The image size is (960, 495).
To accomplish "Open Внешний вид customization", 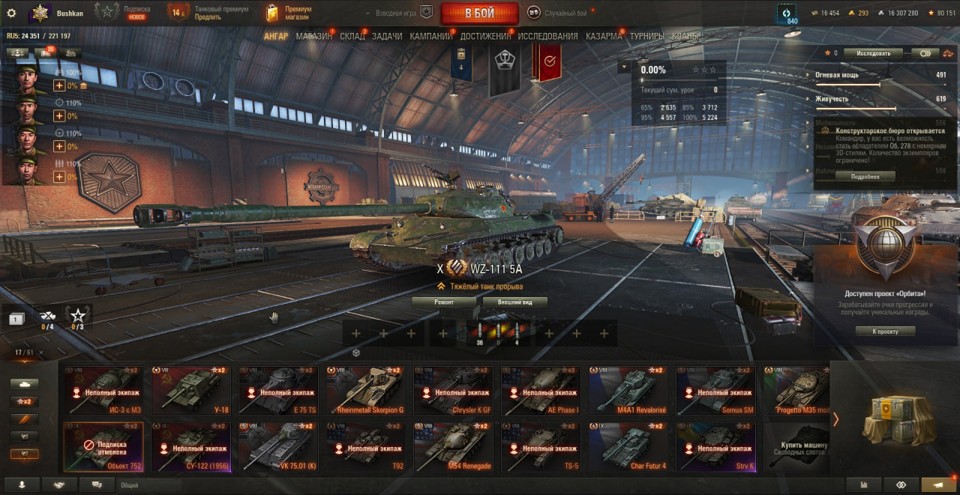I will 514,300.
